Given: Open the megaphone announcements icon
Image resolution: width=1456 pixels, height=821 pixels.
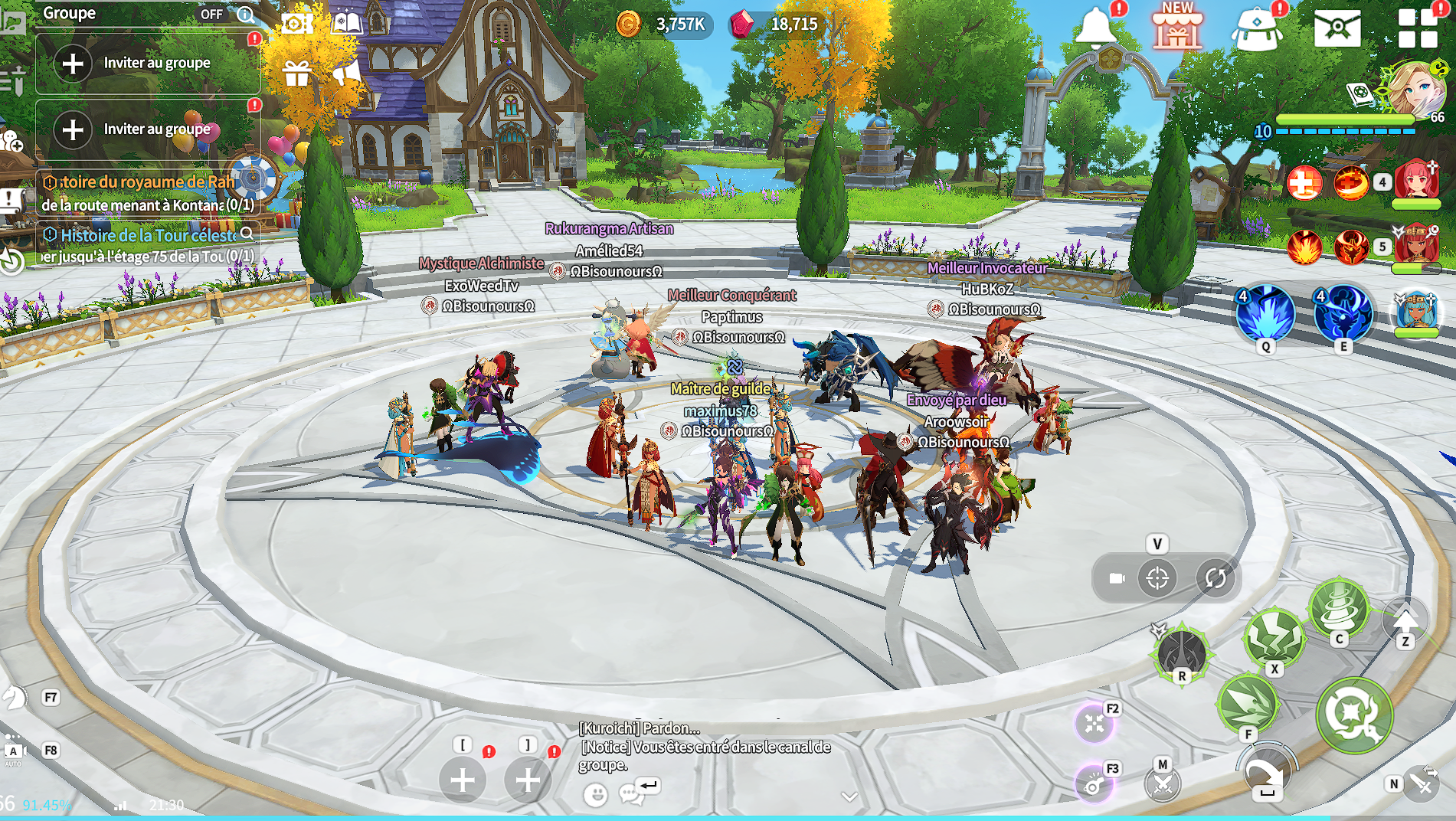Looking at the screenshot, I should [346, 74].
